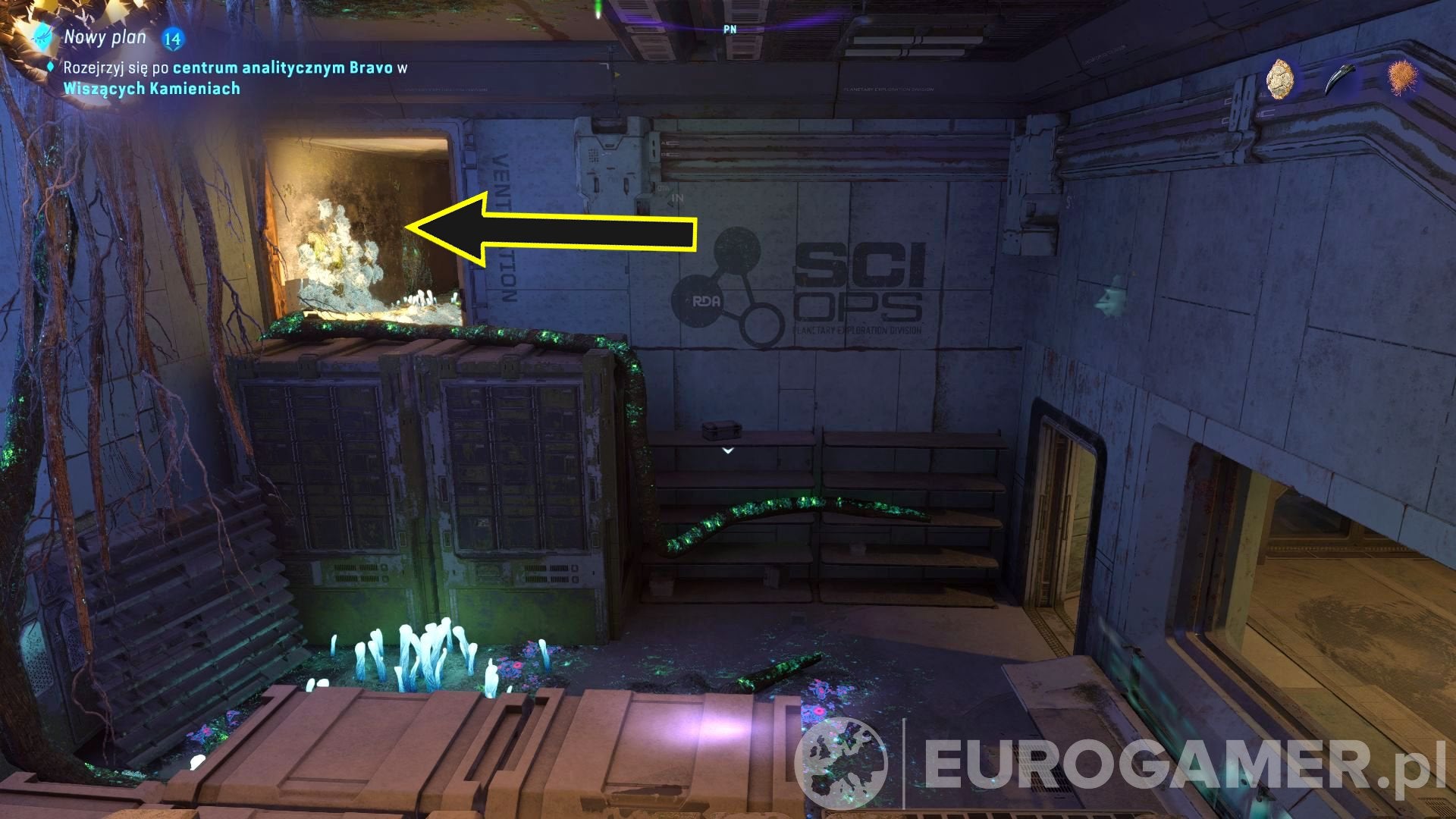Open the white chevron over the shelf container

(x=728, y=450)
